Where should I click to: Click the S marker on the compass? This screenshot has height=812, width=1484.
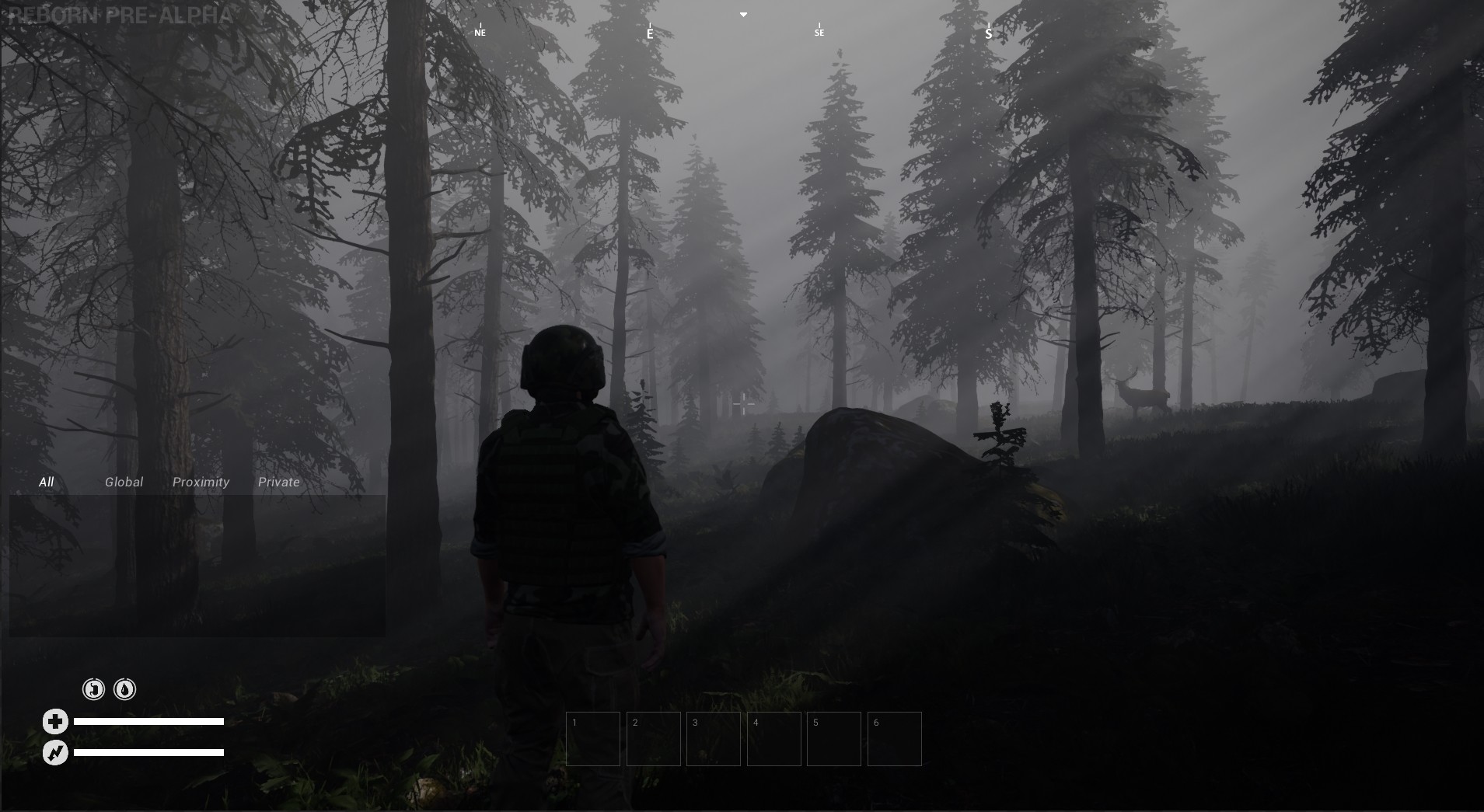(x=987, y=32)
